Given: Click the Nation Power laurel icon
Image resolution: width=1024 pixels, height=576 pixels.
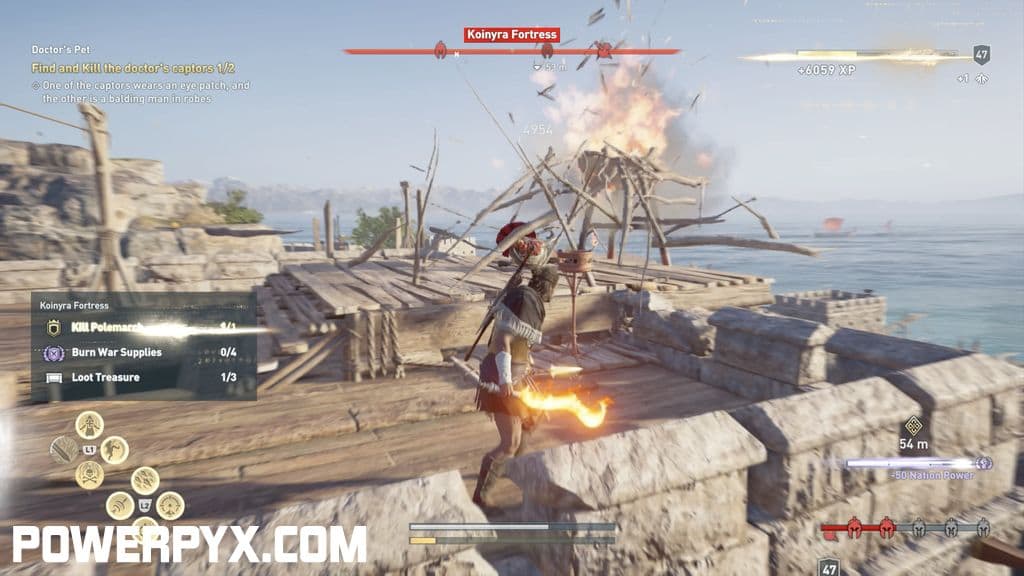Looking at the screenshot, I should (984, 463).
